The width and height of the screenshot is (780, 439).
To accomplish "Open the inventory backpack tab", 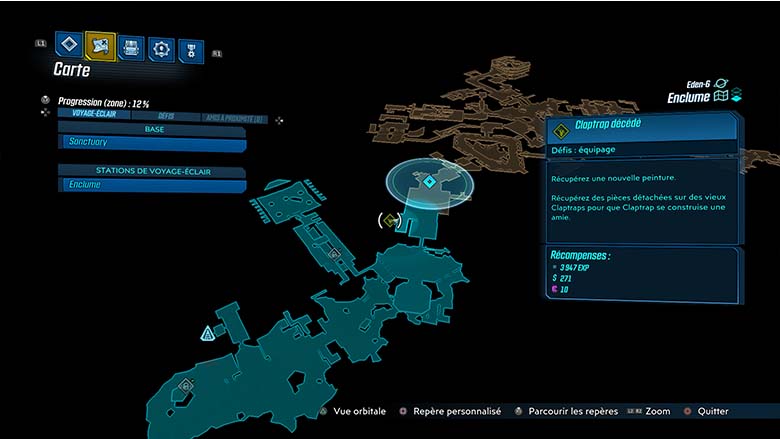I will pos(131,47).
